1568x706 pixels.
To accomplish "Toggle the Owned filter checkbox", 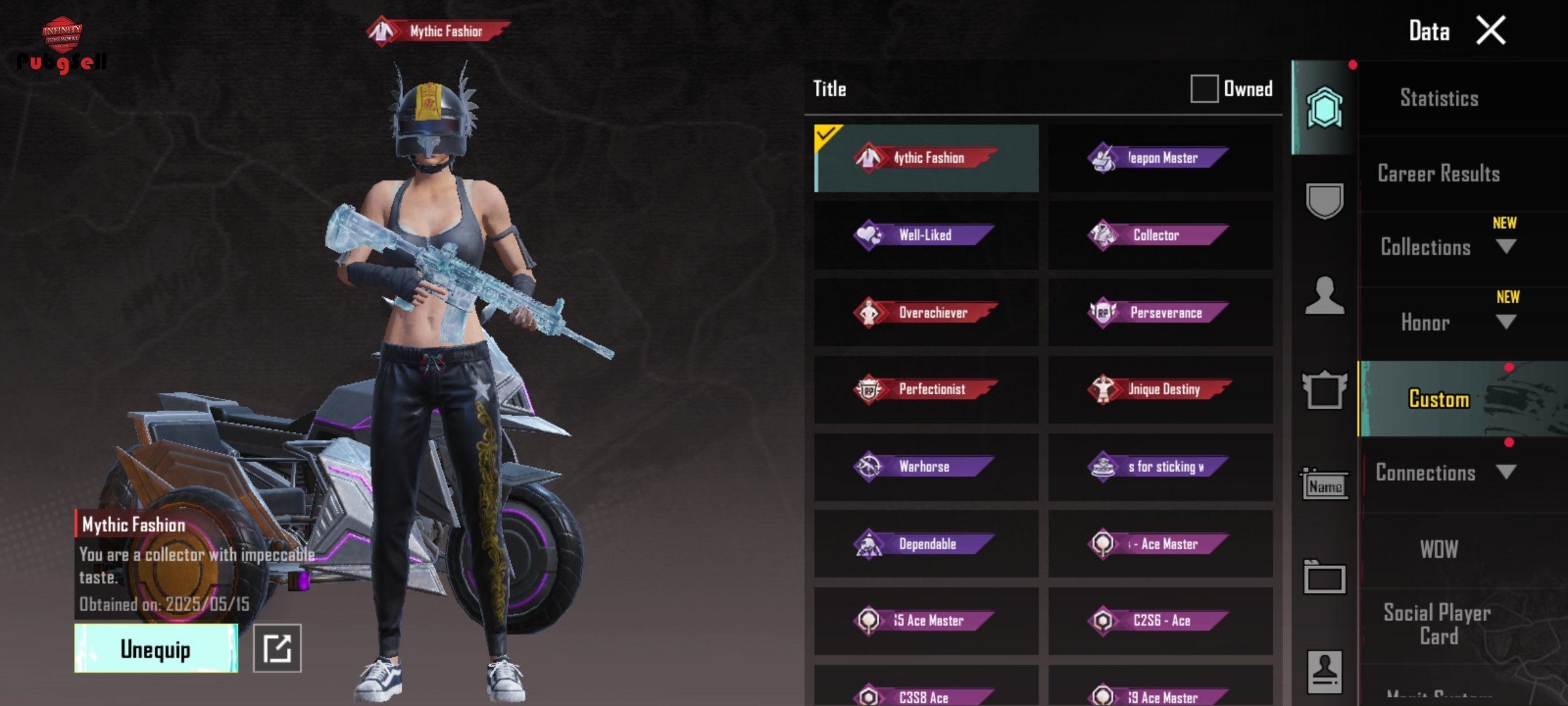I will pos(1204,88).
